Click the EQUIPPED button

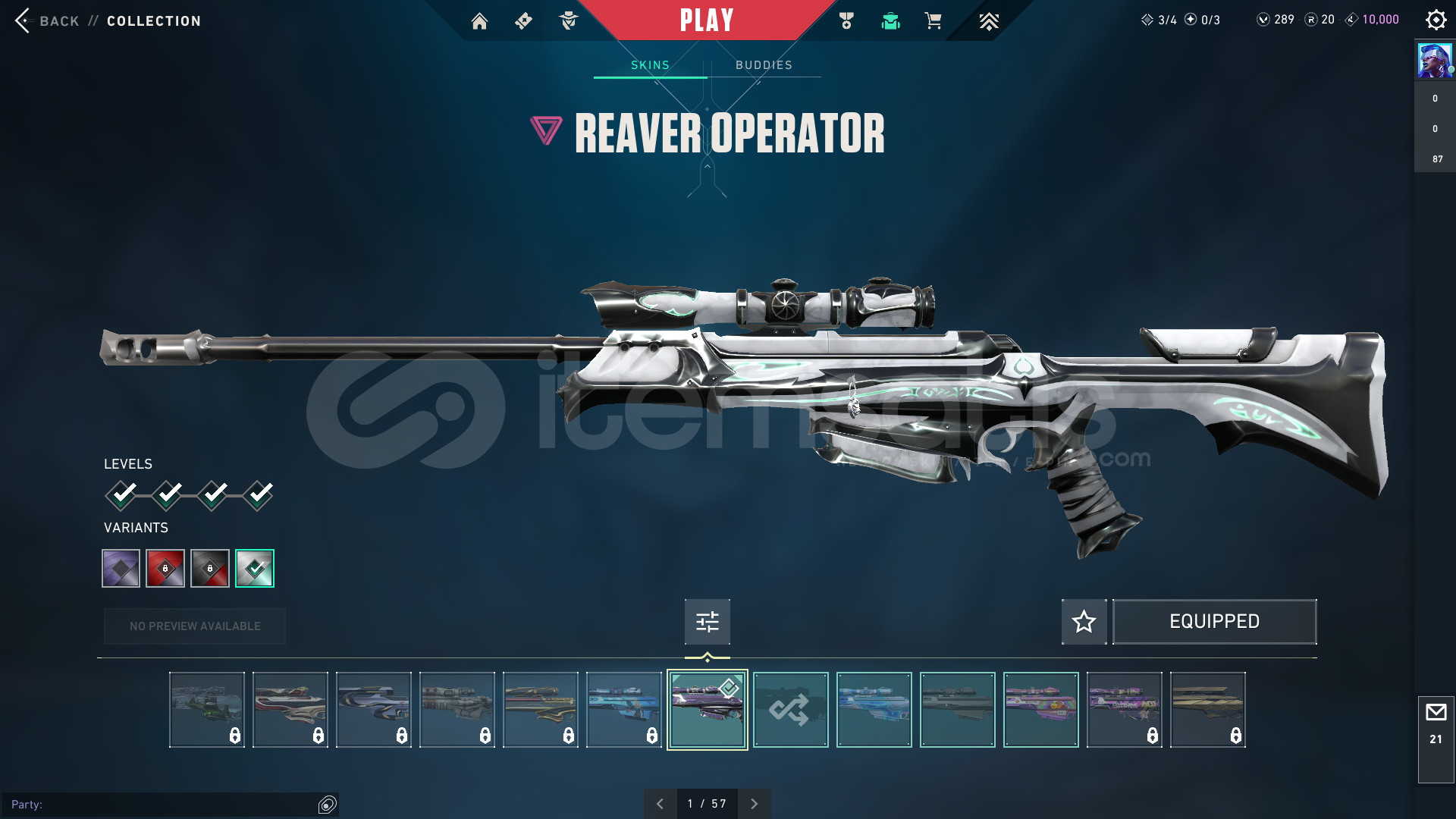click(x=1214, y=622)
